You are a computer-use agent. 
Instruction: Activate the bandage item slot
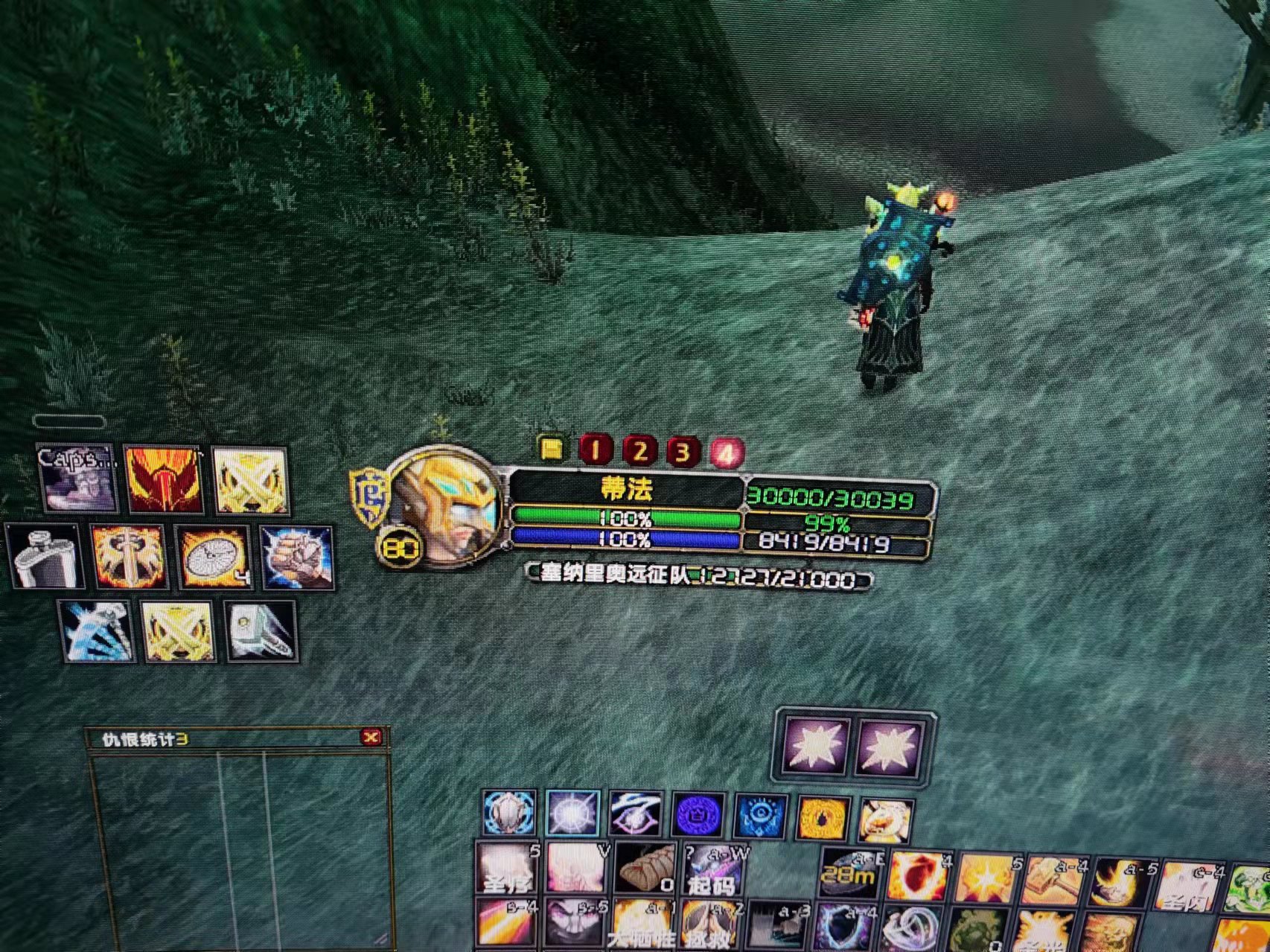click(x=645, y=869)
